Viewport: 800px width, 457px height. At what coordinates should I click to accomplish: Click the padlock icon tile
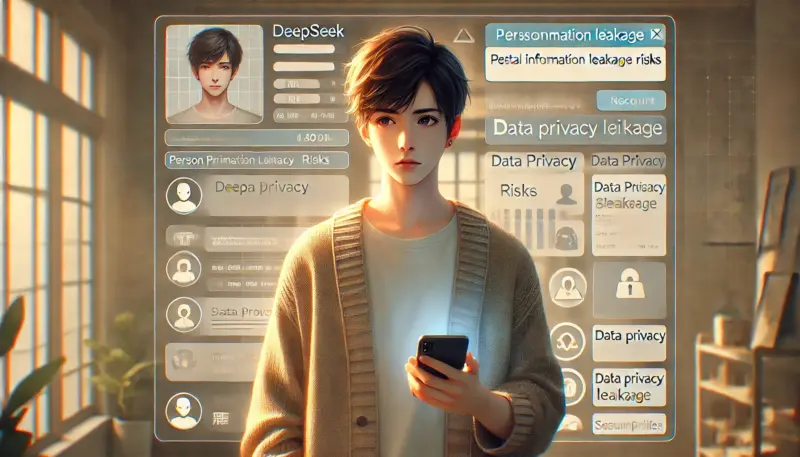point(628,290)
